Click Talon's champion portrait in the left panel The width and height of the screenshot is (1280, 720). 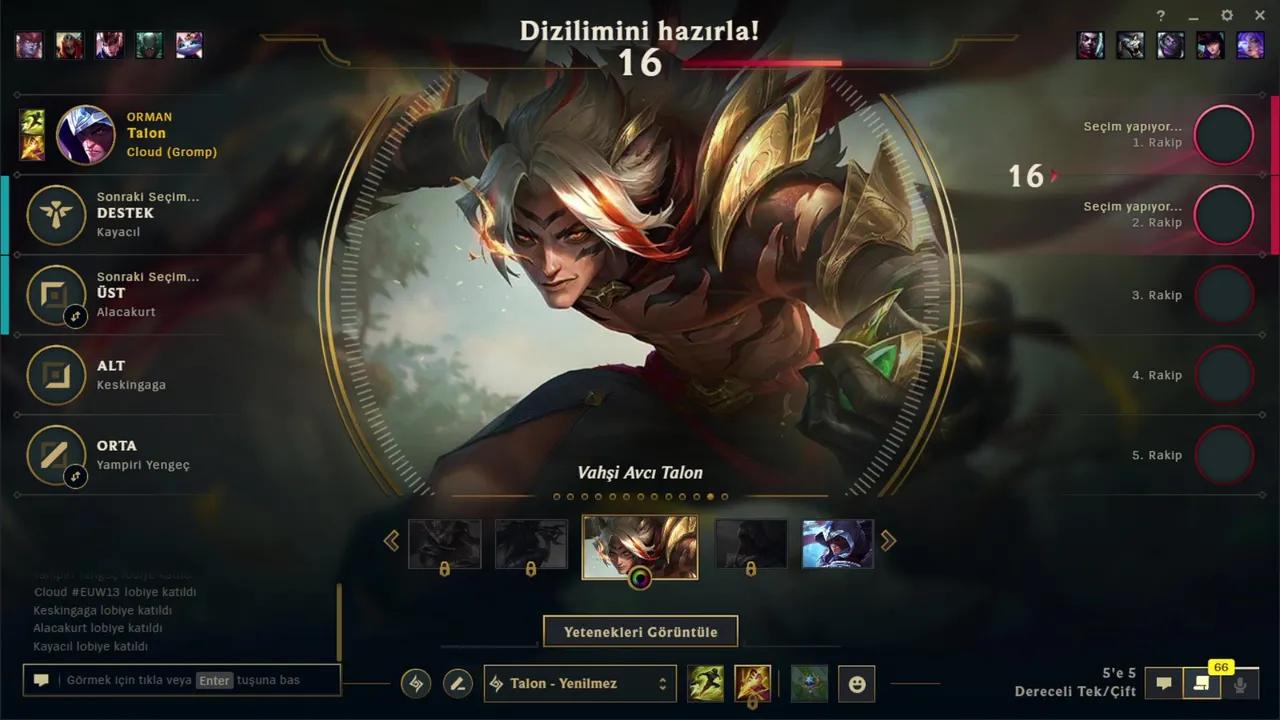pyautogui.click(x=88, y=134)
